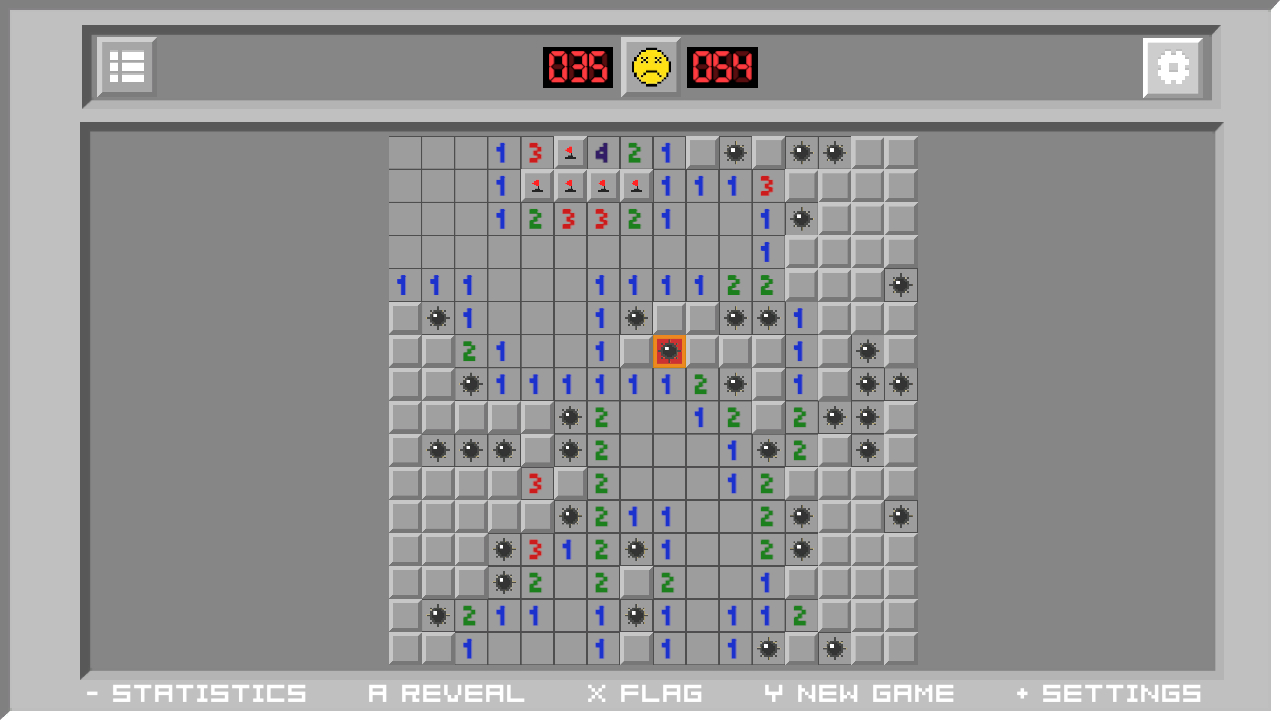Click the red flag beside the purple 4
This screenshot has width=1280, height=720.
tap(570, 152)
